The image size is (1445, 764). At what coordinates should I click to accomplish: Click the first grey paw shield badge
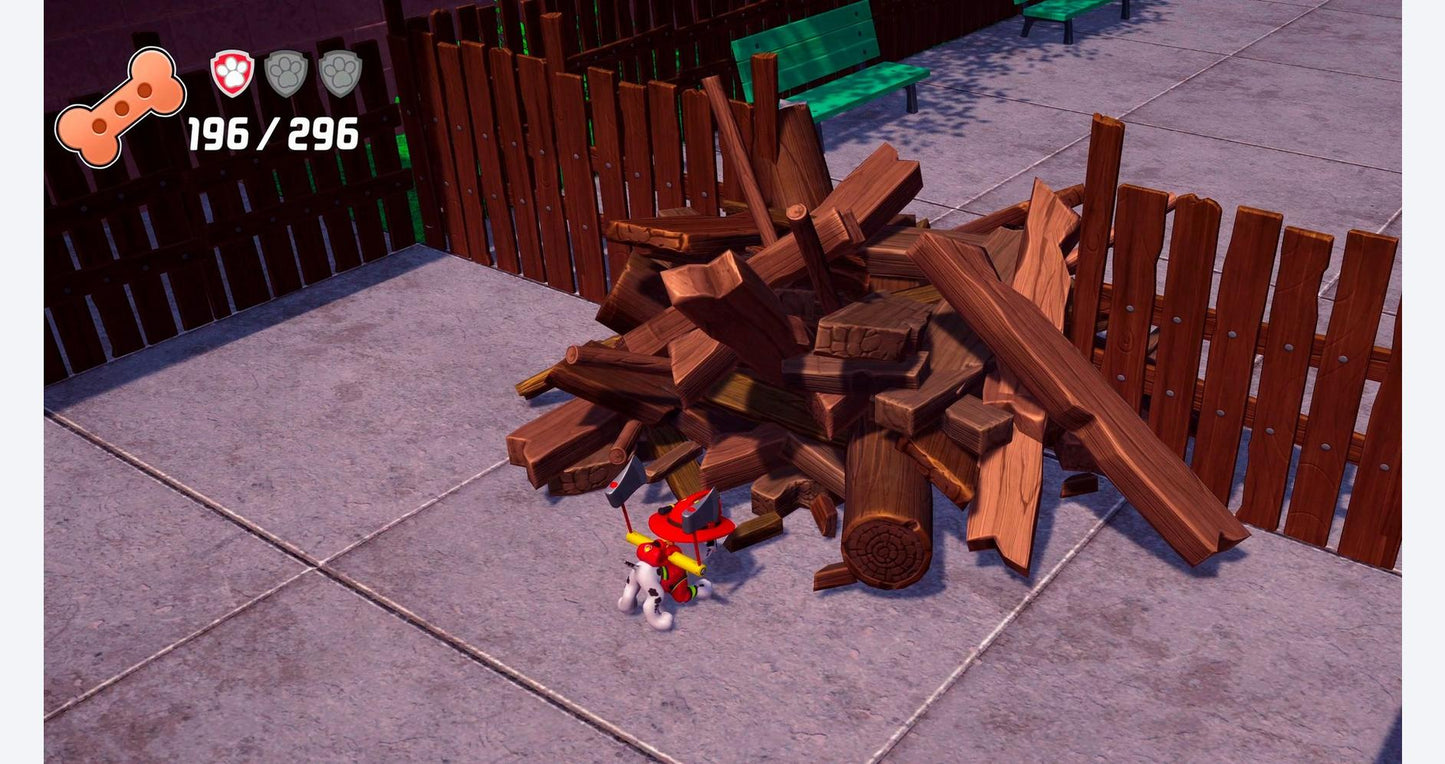coord(288,74)
